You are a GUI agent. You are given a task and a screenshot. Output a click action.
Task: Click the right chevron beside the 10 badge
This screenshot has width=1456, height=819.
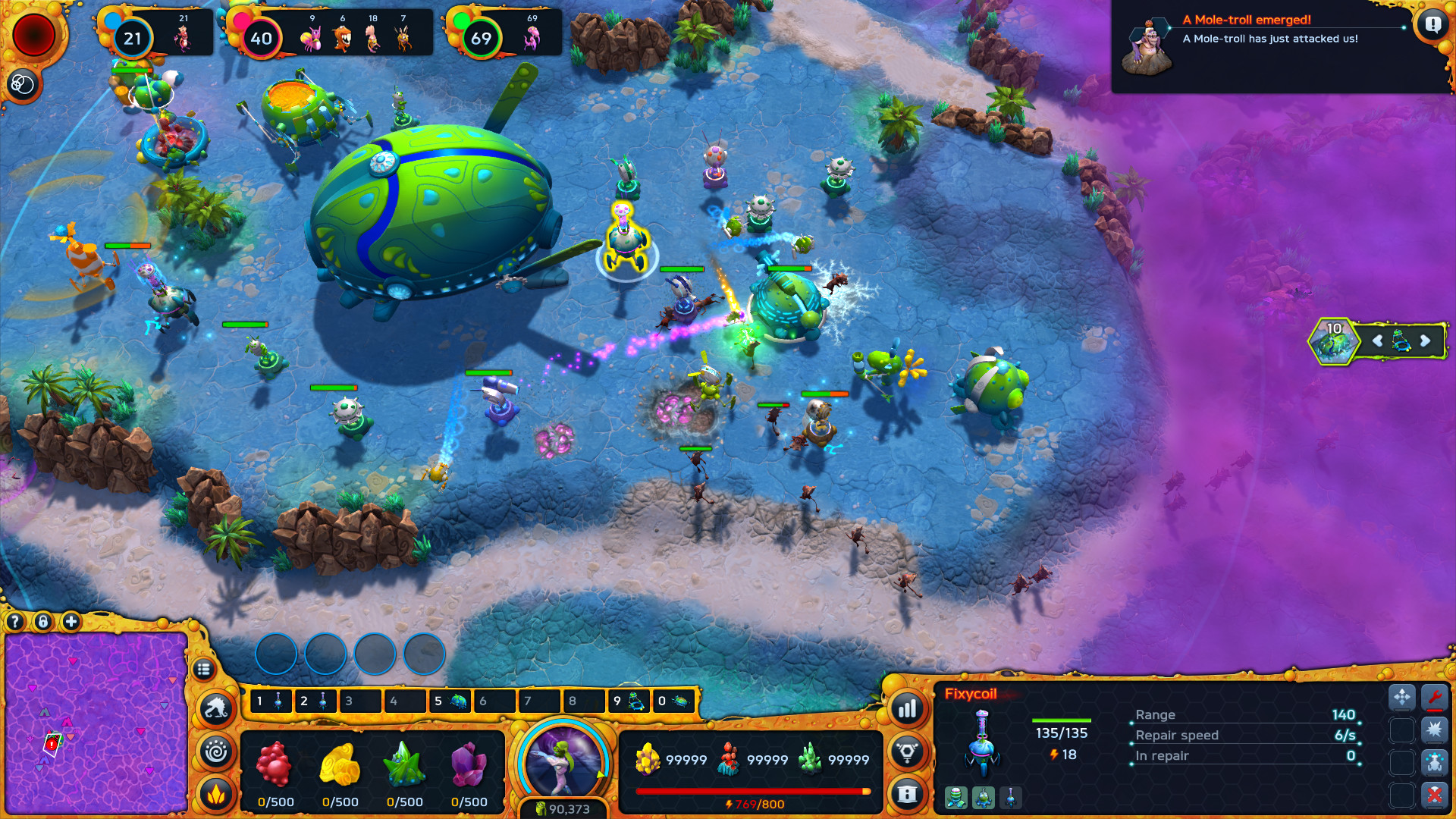point(1424,341)
